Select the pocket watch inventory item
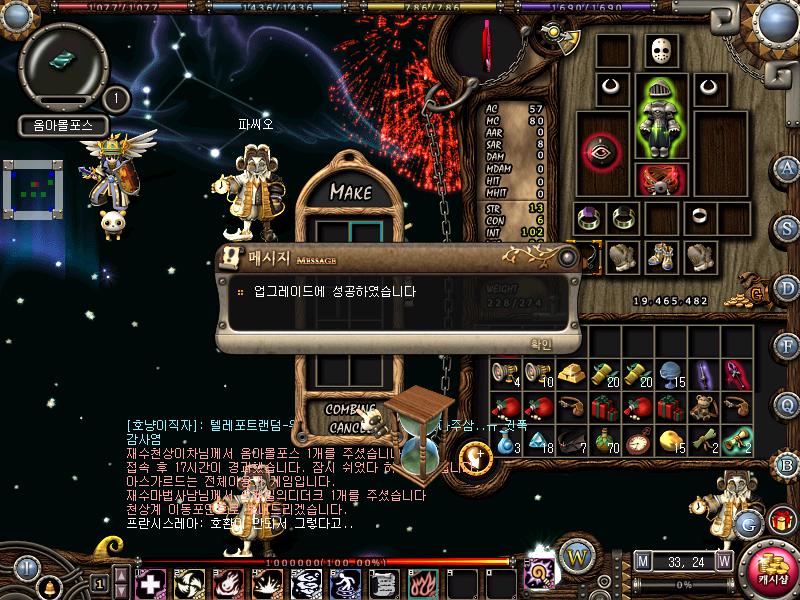This screenshot has width=800, height=600. click(x=639, y=439)
